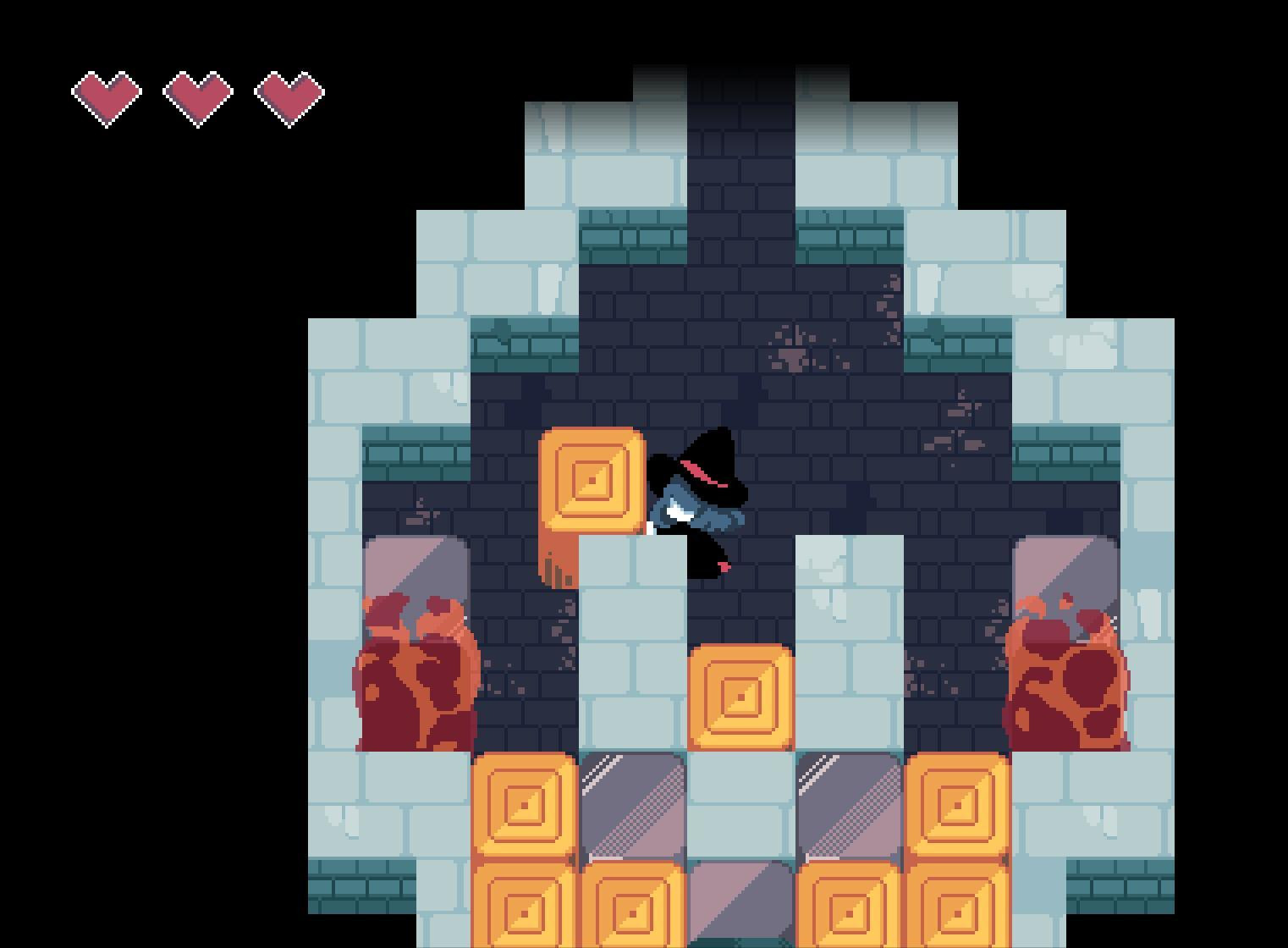The height and width of the screenshot is (948, 1288).
Task: Click the orange block on the lower platform
Action: 739,697
